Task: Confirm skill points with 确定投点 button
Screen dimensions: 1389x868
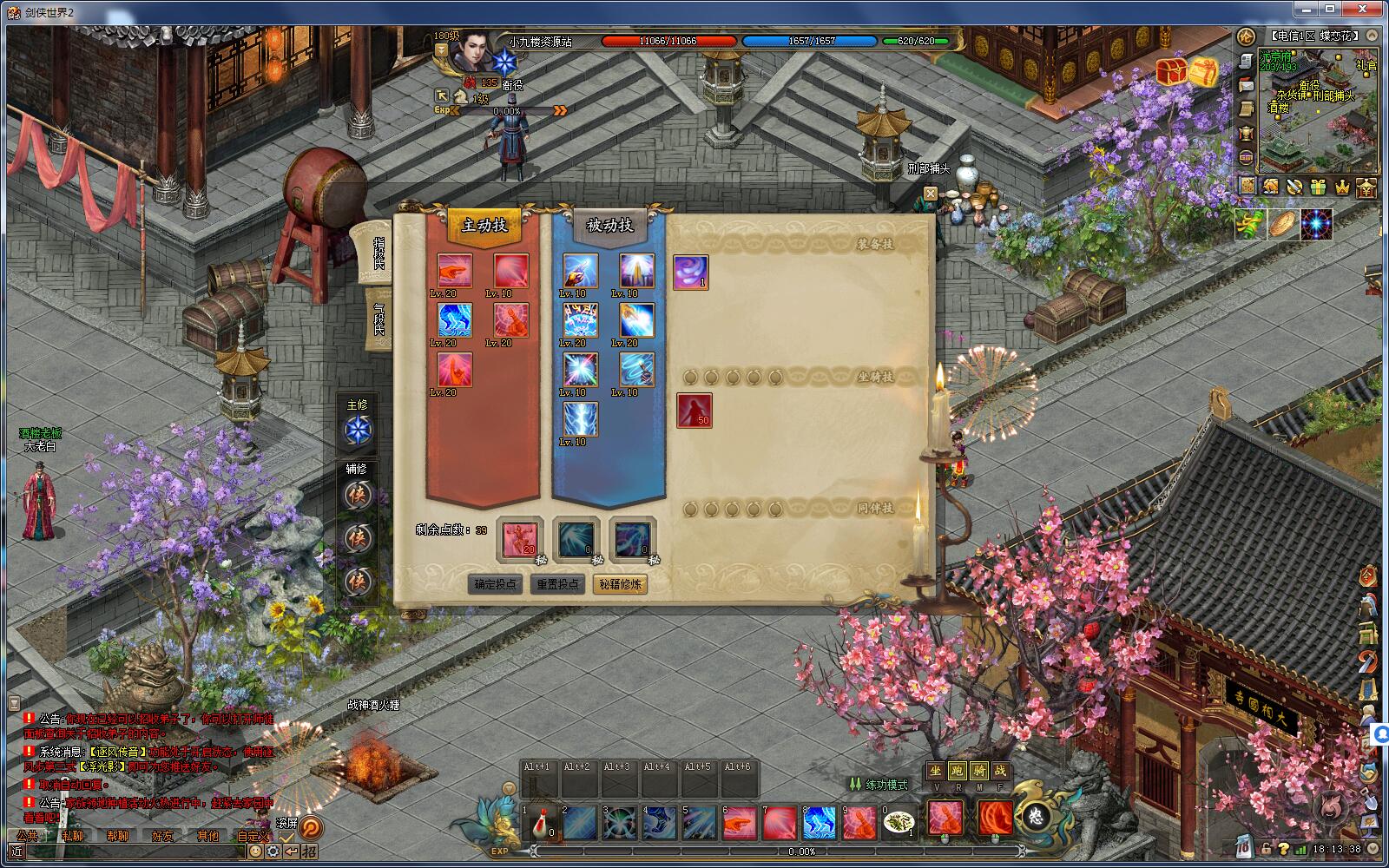Action: pos(495,584)
